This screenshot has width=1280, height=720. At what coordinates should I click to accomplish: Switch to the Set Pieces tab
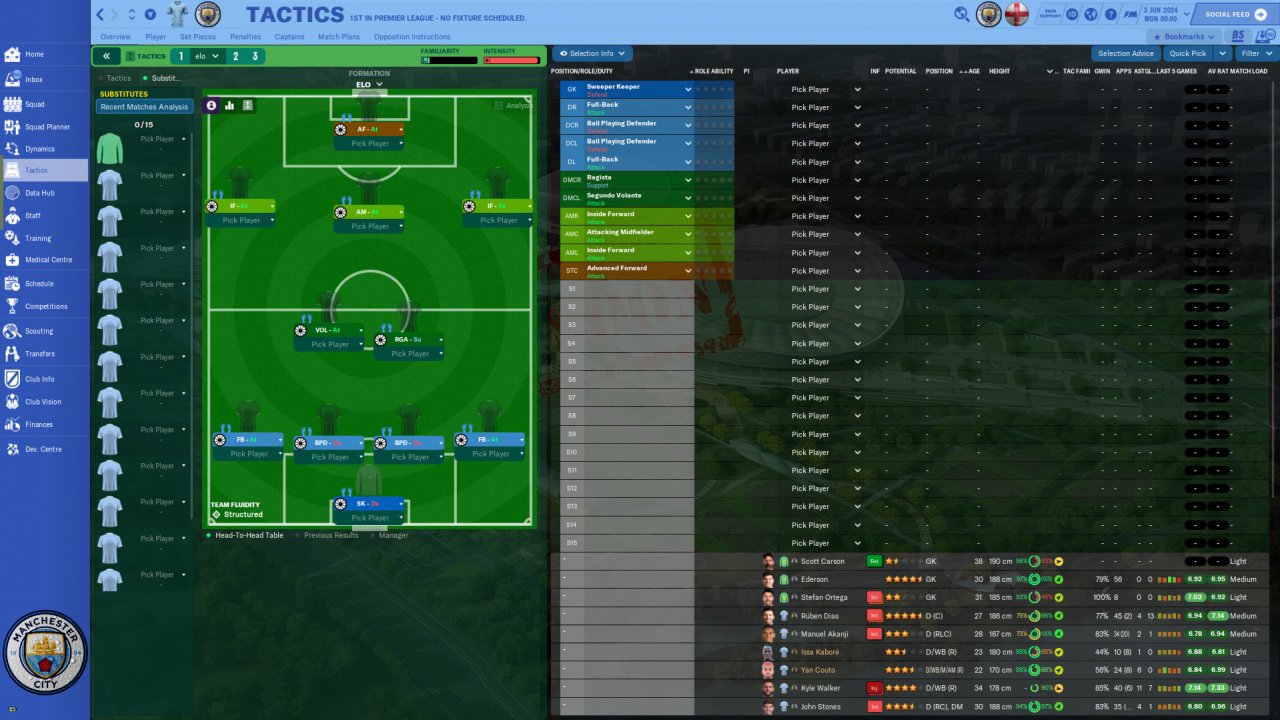pyautogui.click(x=197, y=37)
